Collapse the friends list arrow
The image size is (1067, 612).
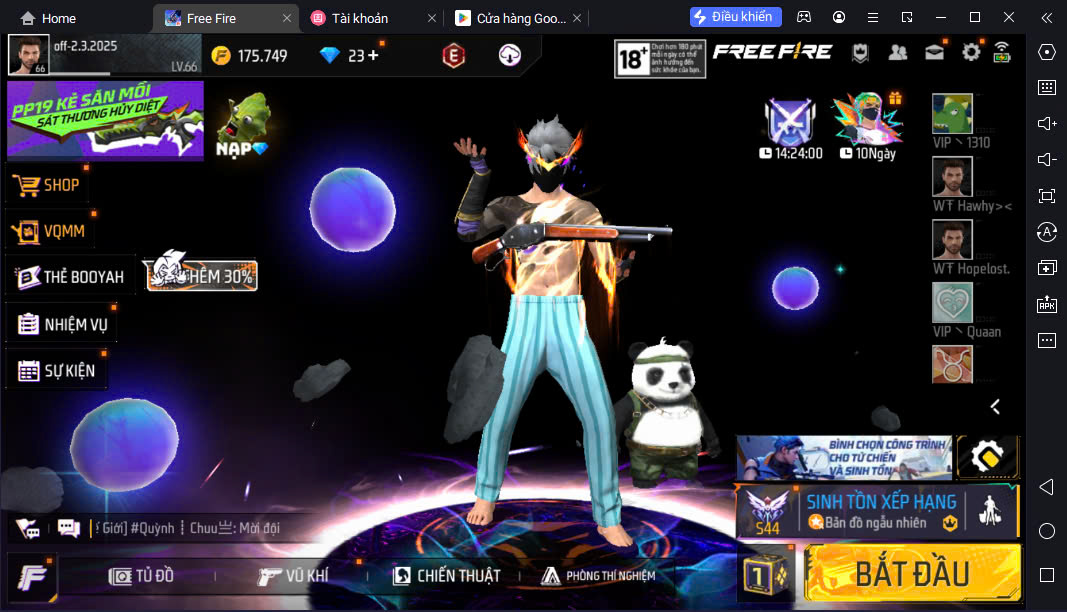(995, 406)
